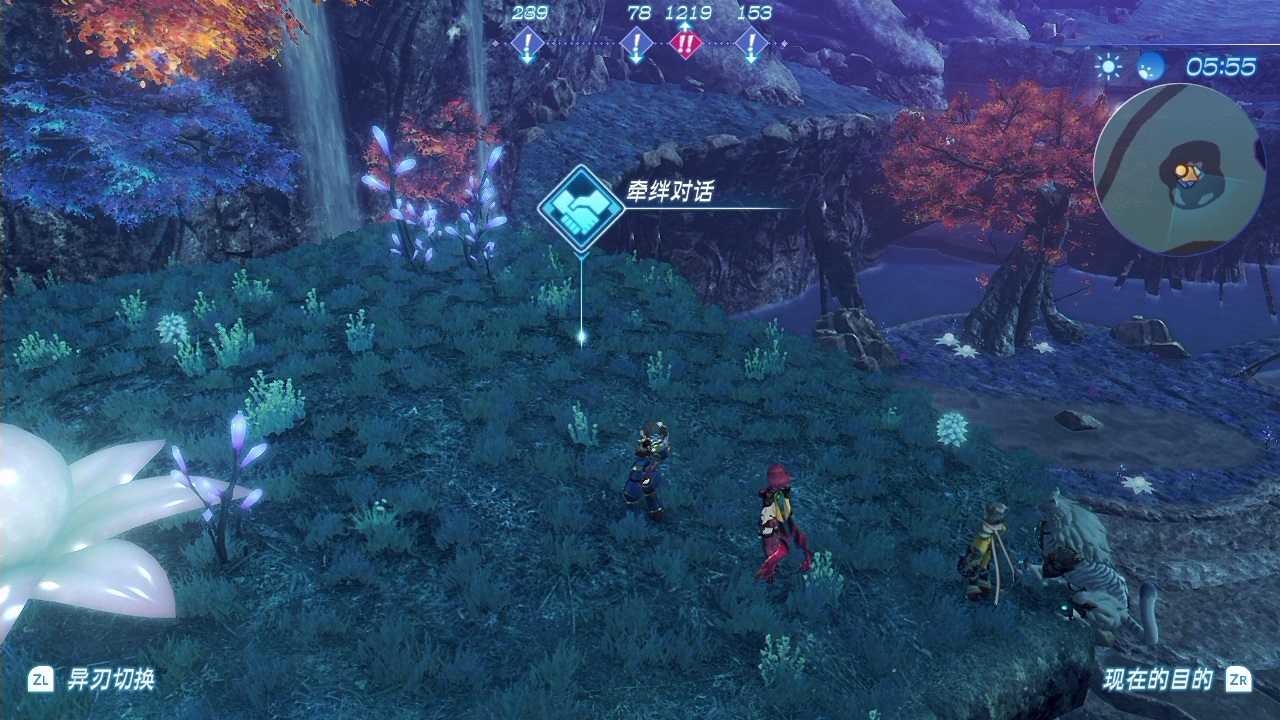Show 现在的目的 current objective
This screenshot has height=720, width=1280.
(x=1158, y=680)
